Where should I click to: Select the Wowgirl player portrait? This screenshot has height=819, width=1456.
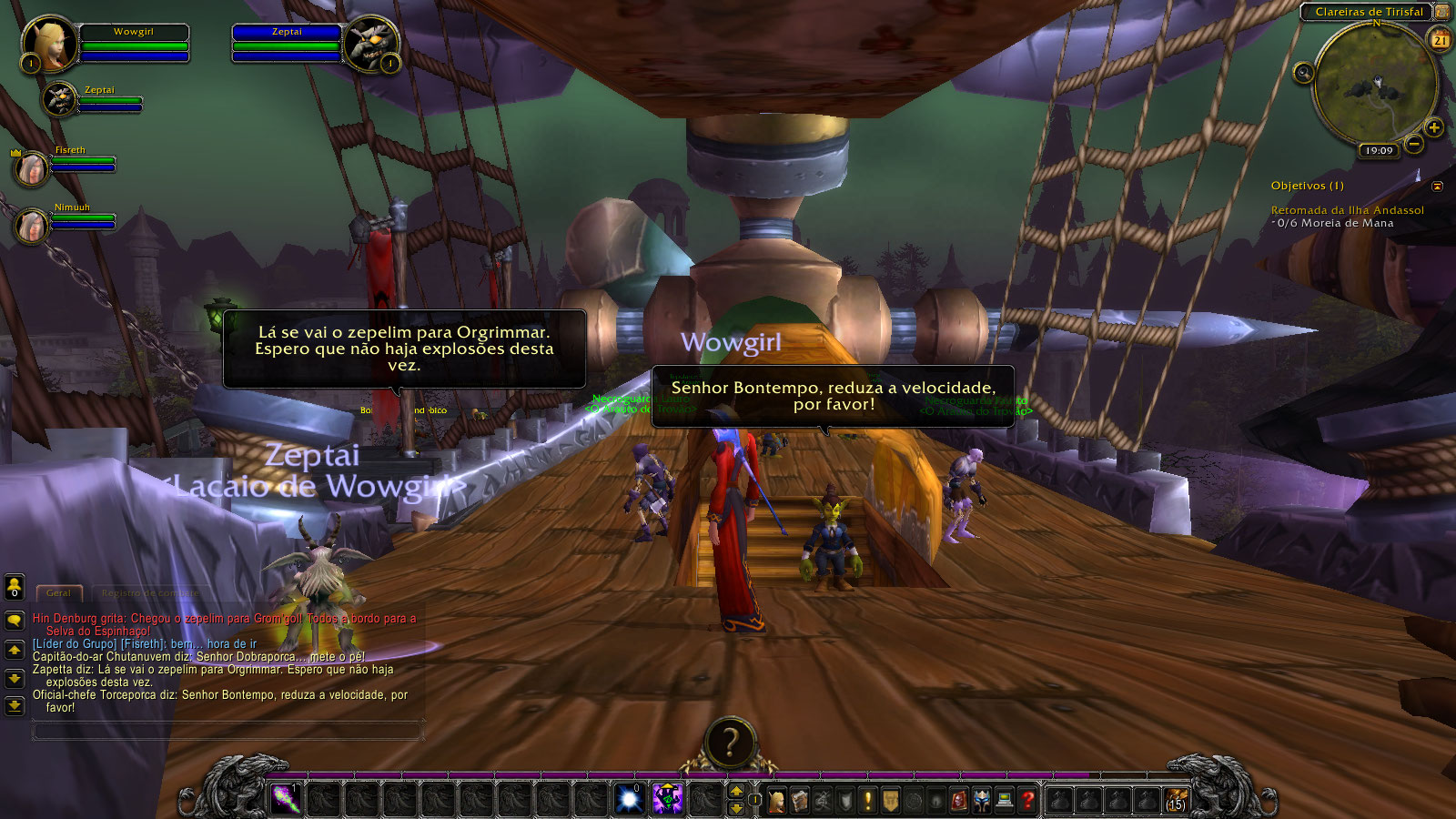click(49, 42)
